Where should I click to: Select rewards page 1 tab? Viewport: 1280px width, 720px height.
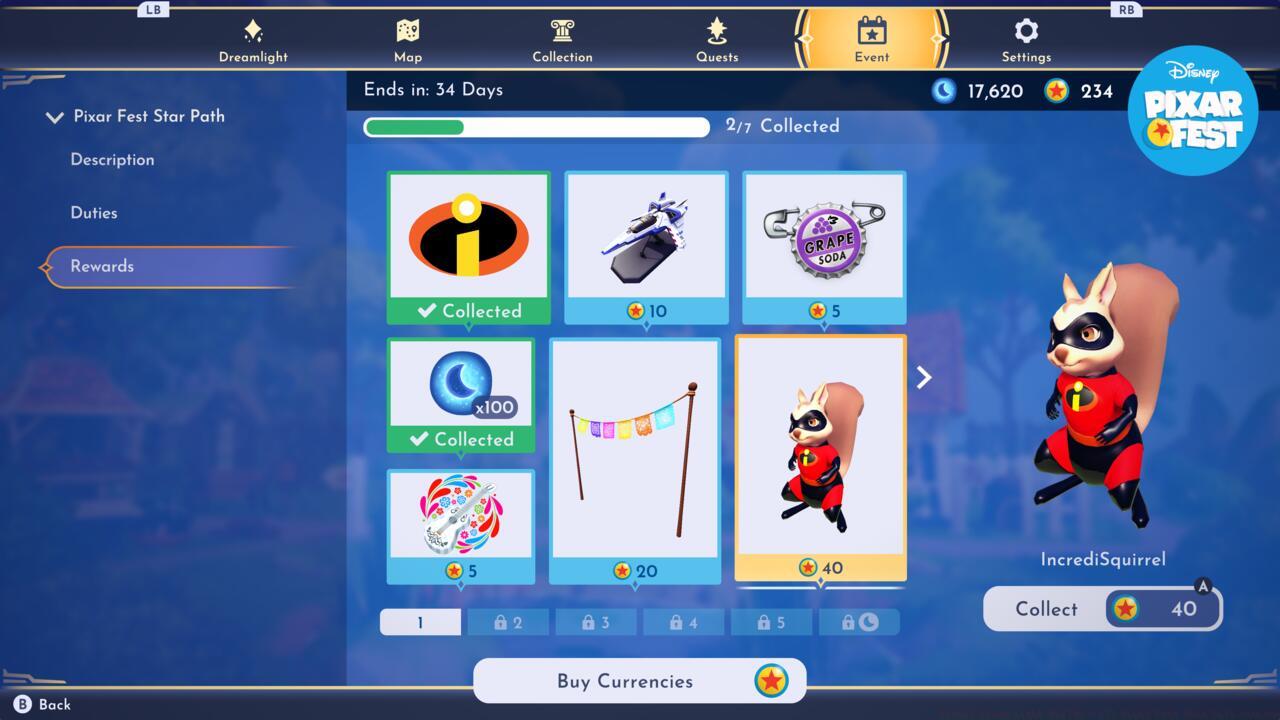420,621
